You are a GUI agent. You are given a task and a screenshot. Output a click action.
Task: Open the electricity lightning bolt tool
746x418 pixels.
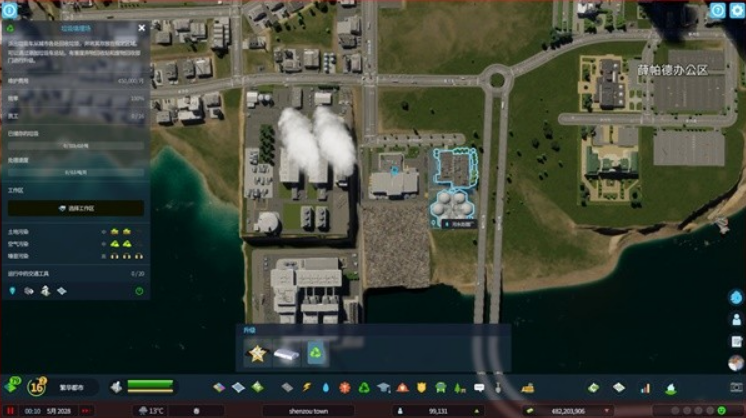(x=307, y=387)
